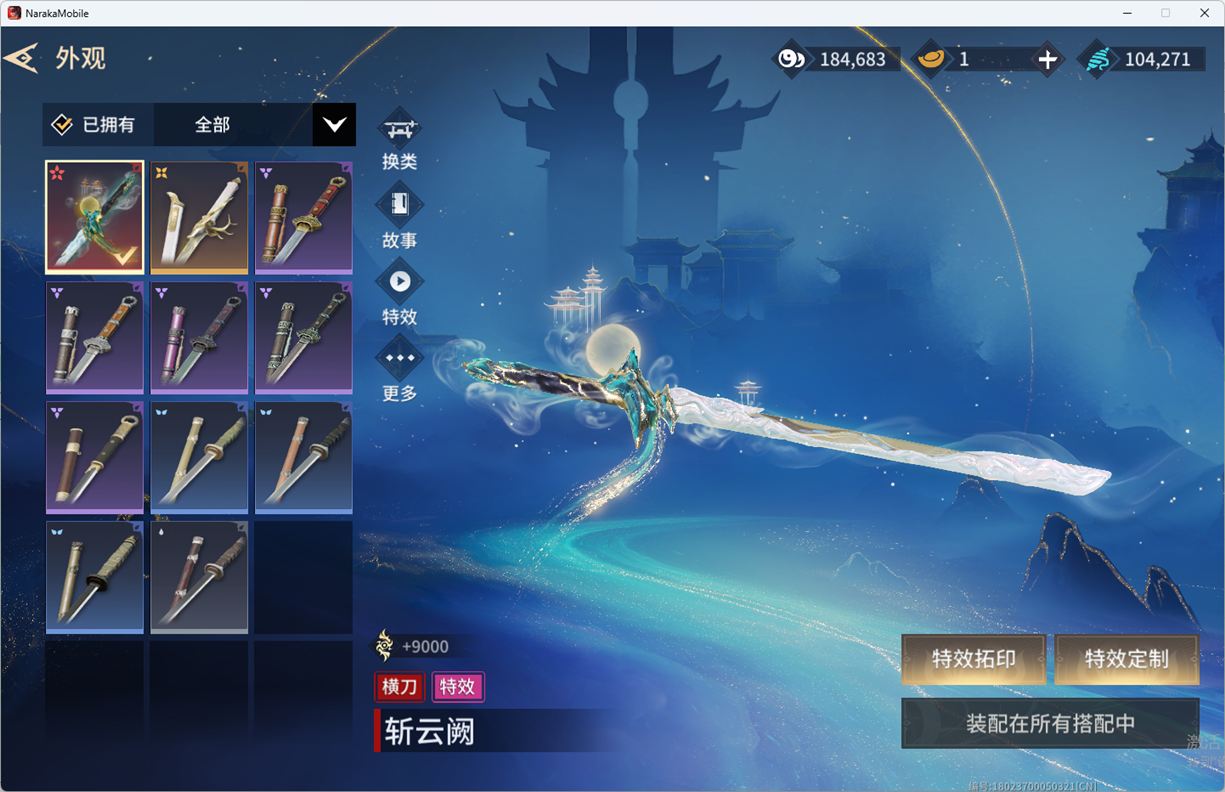Click the red 横刀 weapon tag
Screen dimensions: 1225x792
[399, 687]
